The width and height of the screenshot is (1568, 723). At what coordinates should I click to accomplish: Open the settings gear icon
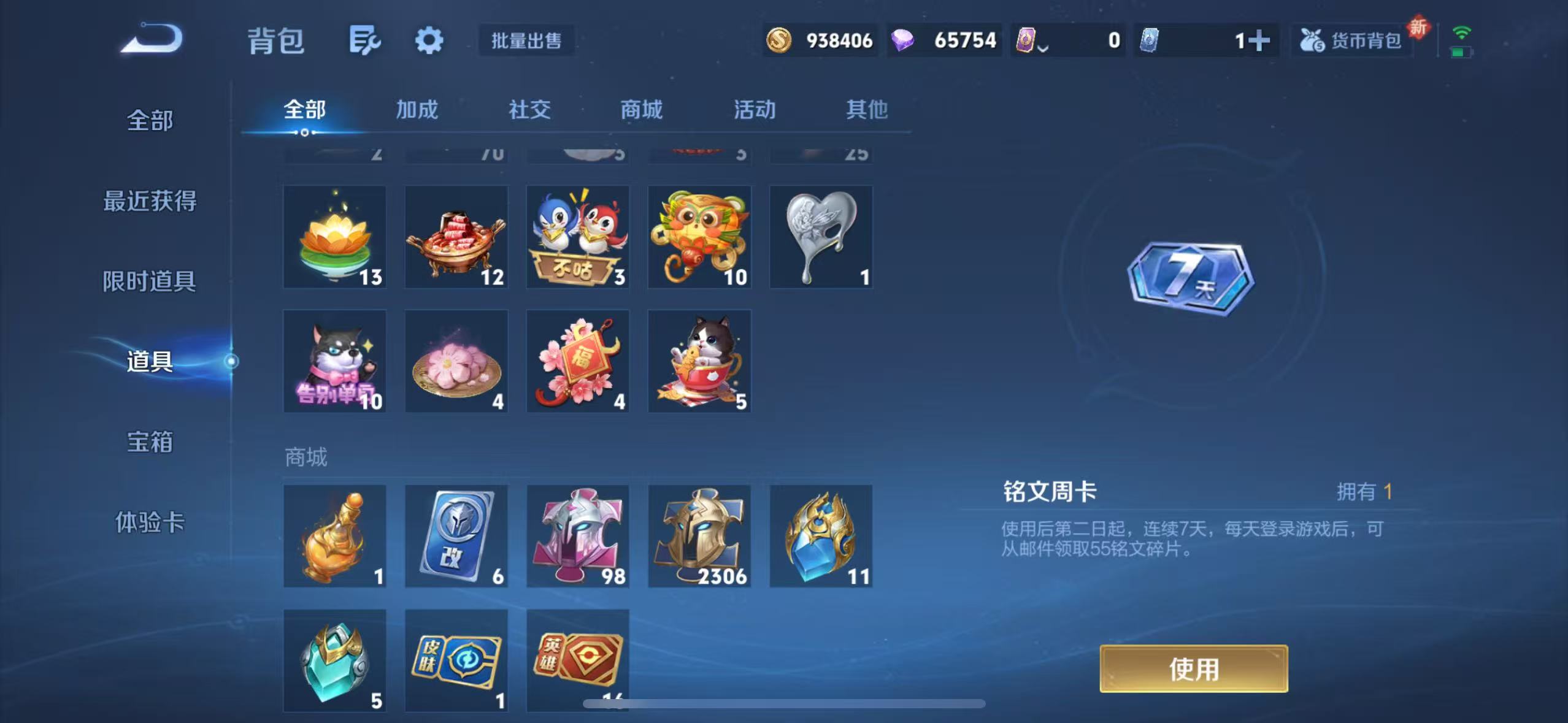pos(428,39)
